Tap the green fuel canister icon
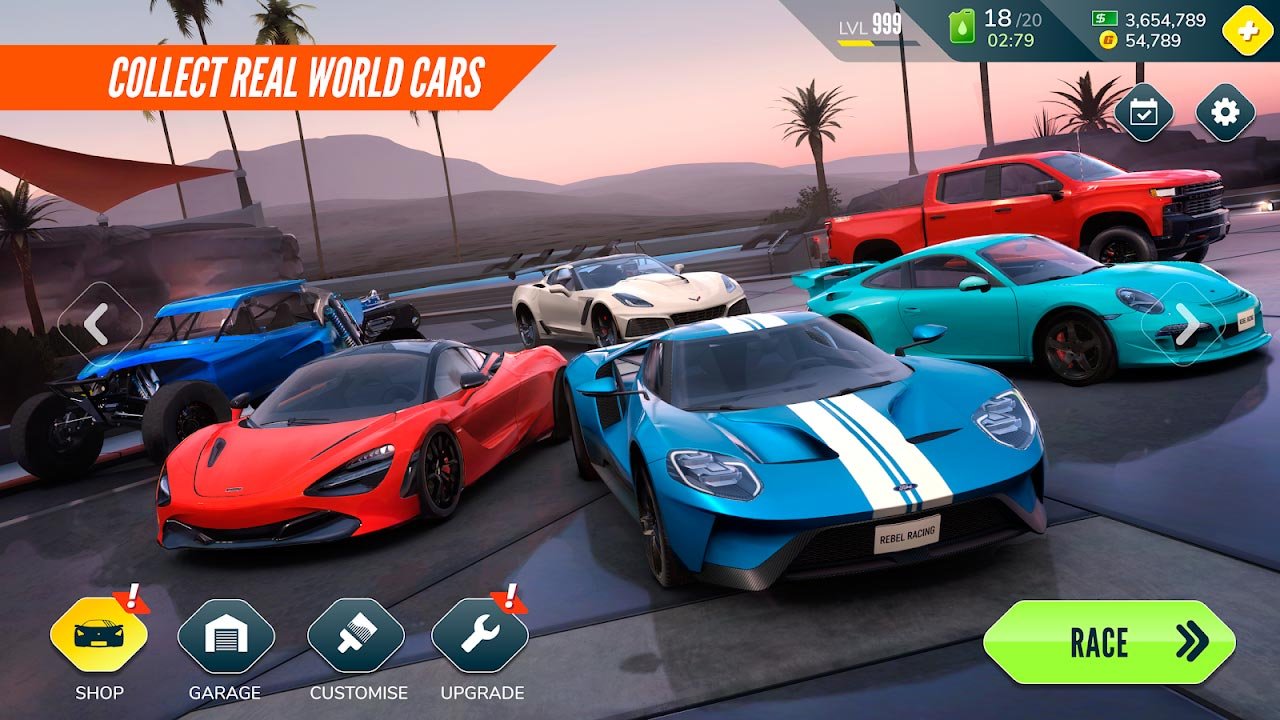The image size is (1280, 720). coord(961,28)
